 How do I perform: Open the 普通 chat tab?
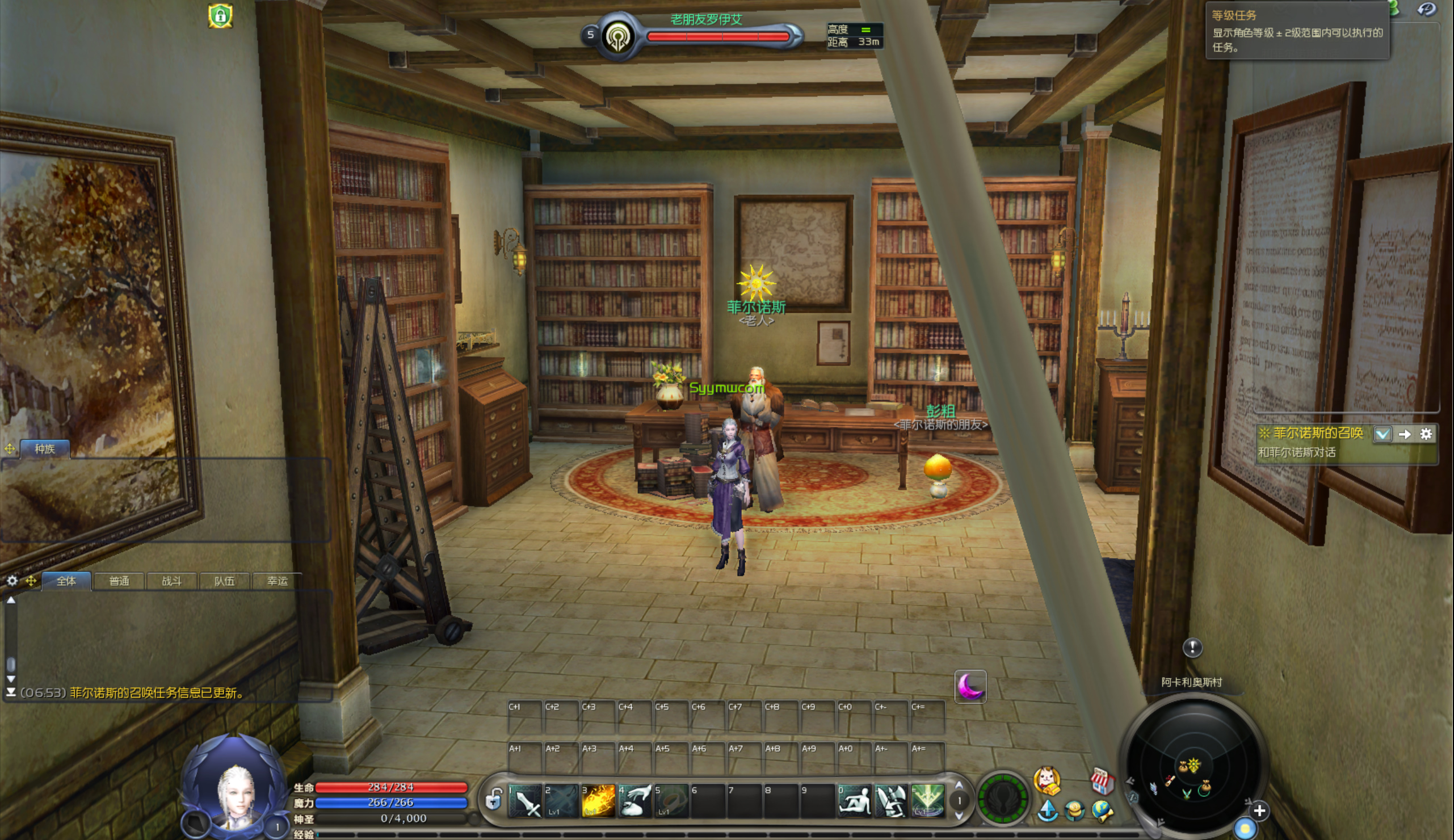pyautogui.click(x=119, y=581)
